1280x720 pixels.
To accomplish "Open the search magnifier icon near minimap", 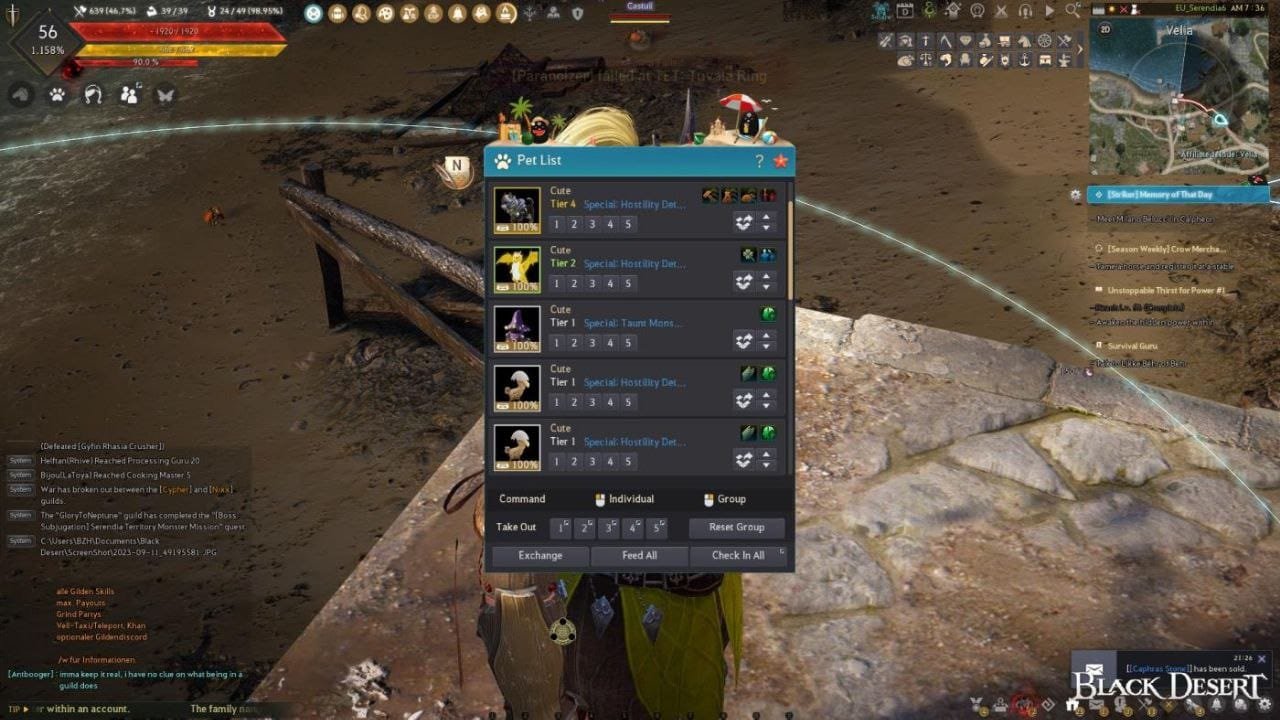I will (1072, 11).
